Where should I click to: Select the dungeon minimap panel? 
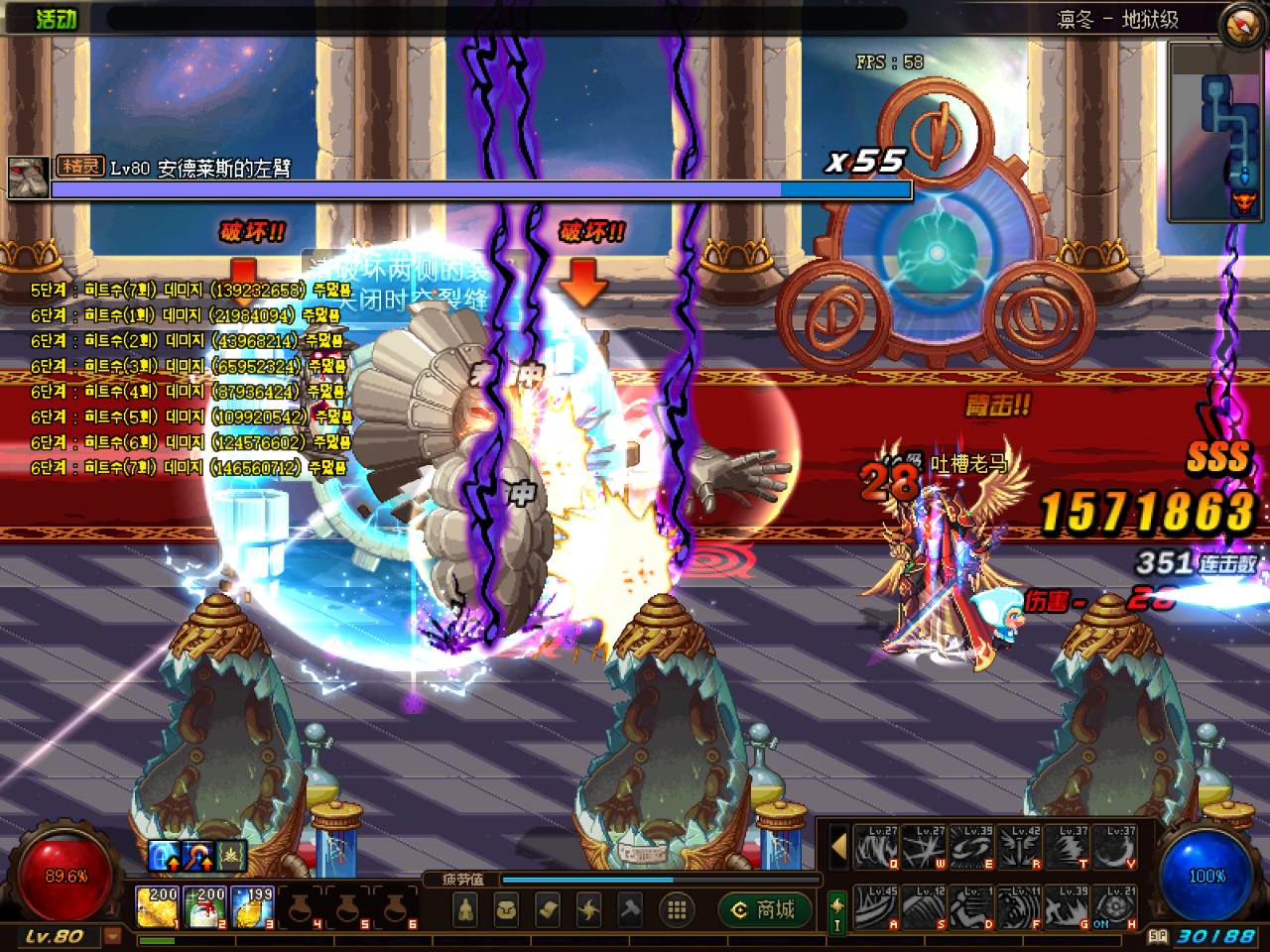[x=1215, y=131]
